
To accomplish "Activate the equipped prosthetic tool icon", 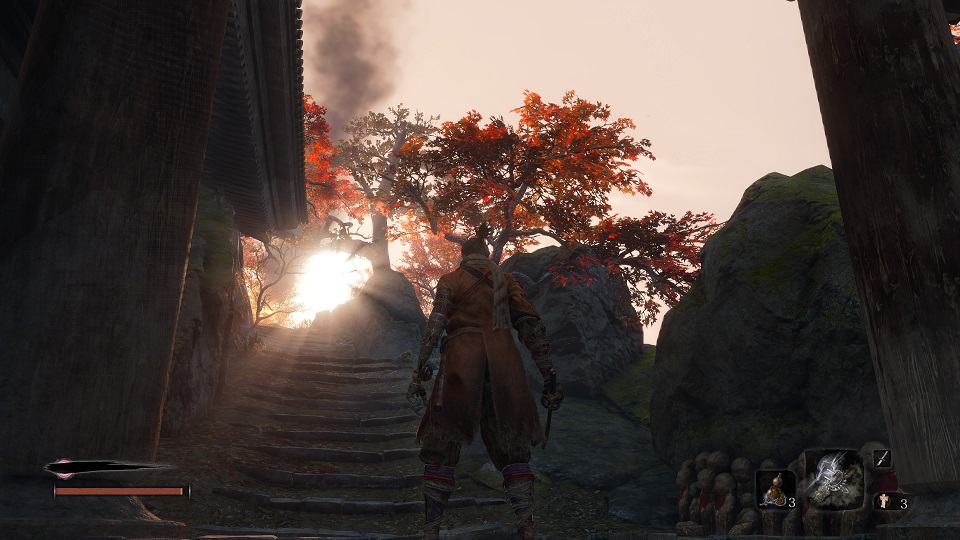I will (x=834, y=478).
